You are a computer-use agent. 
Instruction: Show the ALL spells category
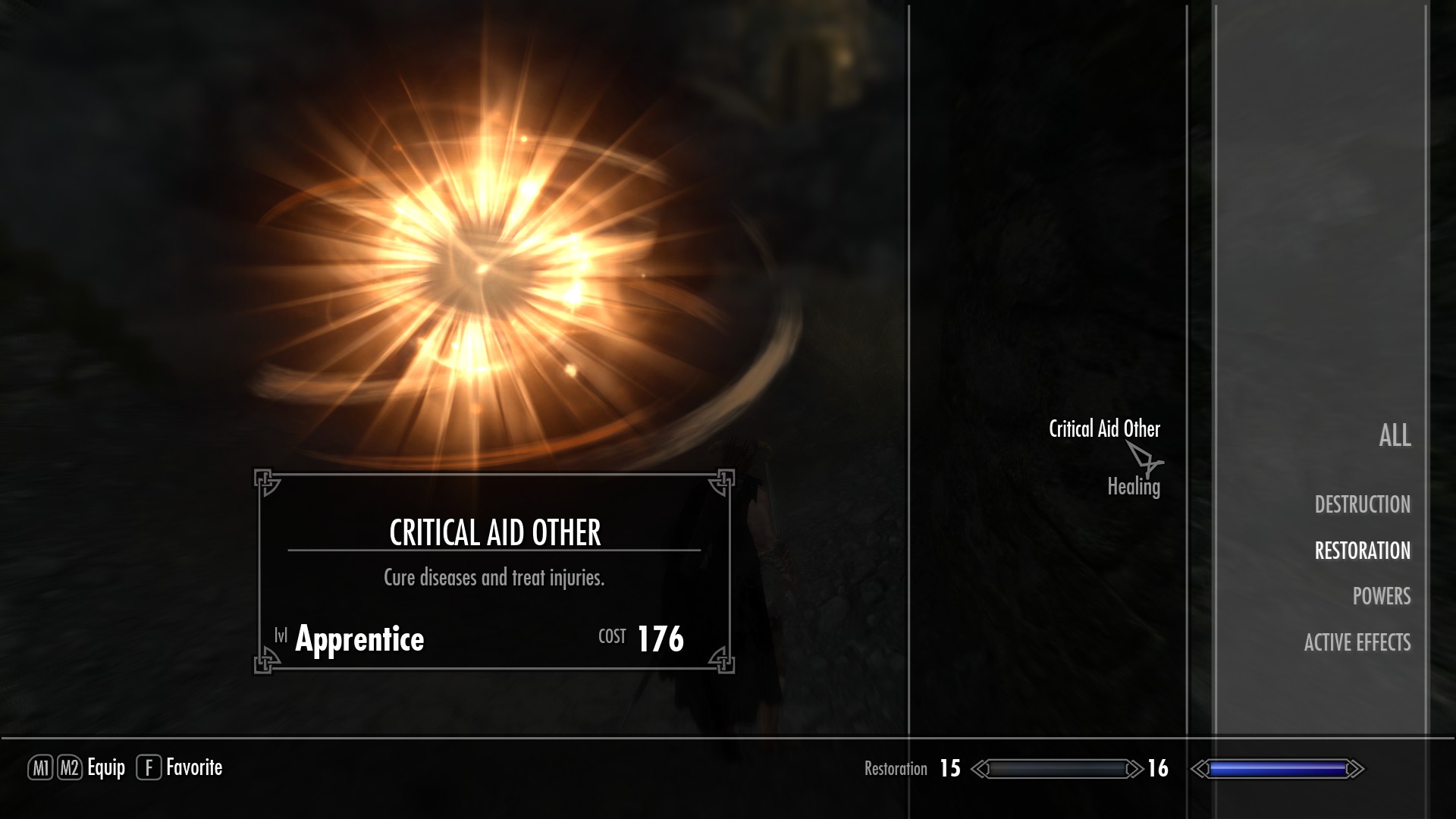pos(1394,435)
